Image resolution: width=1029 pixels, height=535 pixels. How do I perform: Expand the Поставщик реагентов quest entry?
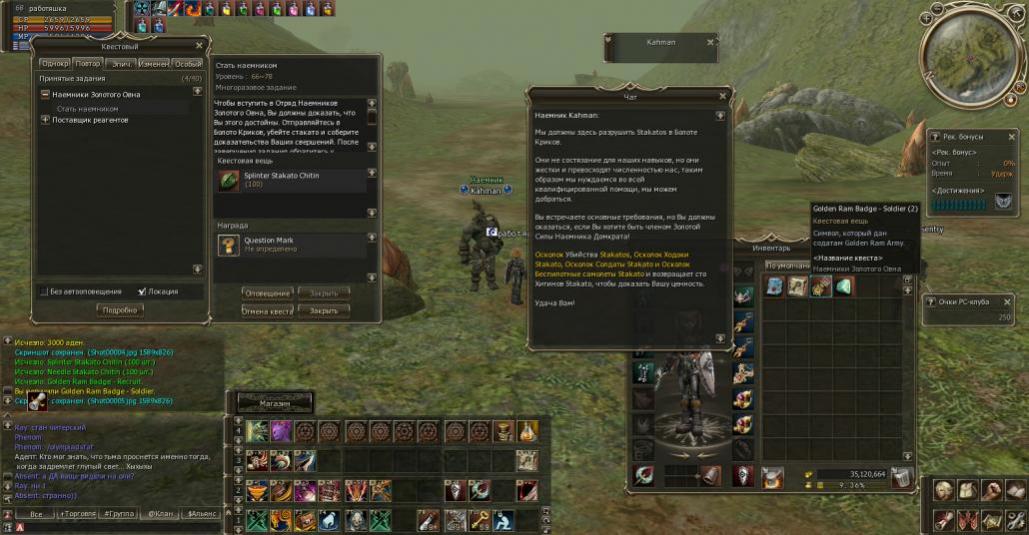click(45, 120)
